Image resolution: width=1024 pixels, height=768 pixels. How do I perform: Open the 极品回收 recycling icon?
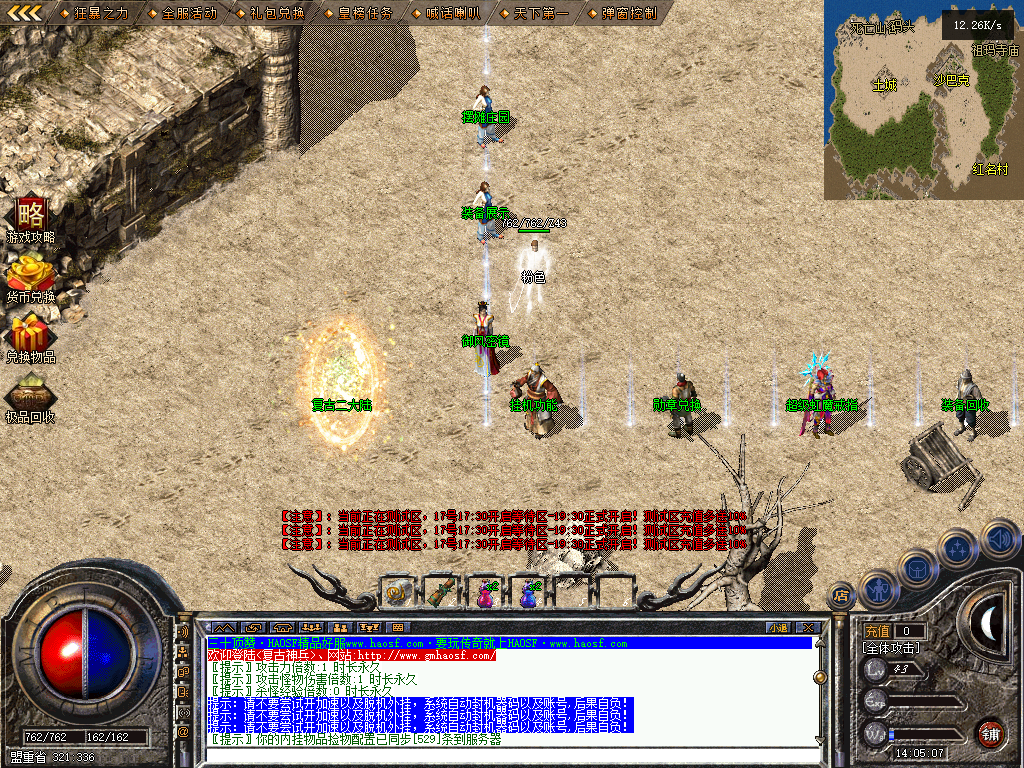(x=31, y=393)
